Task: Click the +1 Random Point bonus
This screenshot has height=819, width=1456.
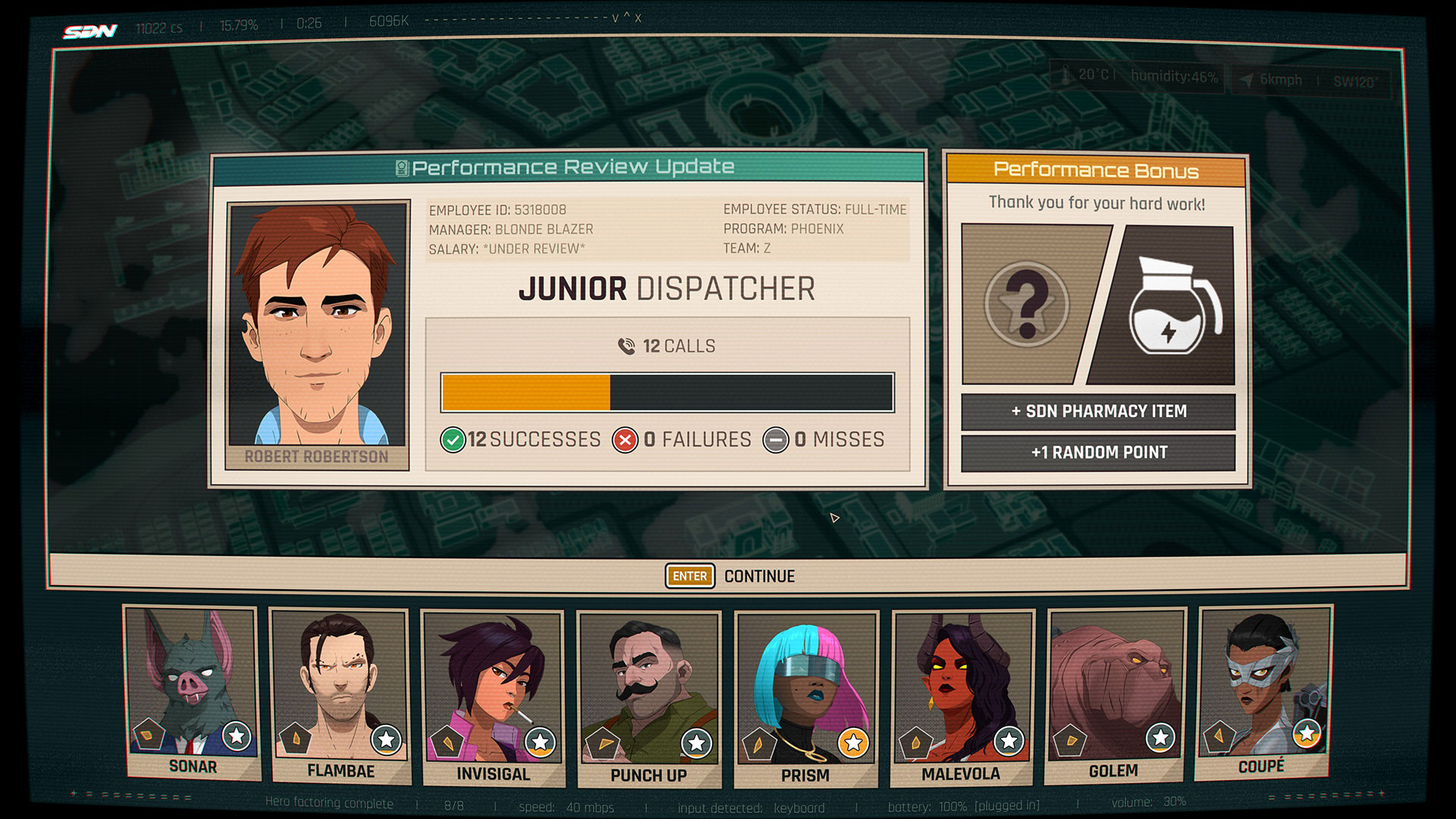Action: (x=1098, y=453)
